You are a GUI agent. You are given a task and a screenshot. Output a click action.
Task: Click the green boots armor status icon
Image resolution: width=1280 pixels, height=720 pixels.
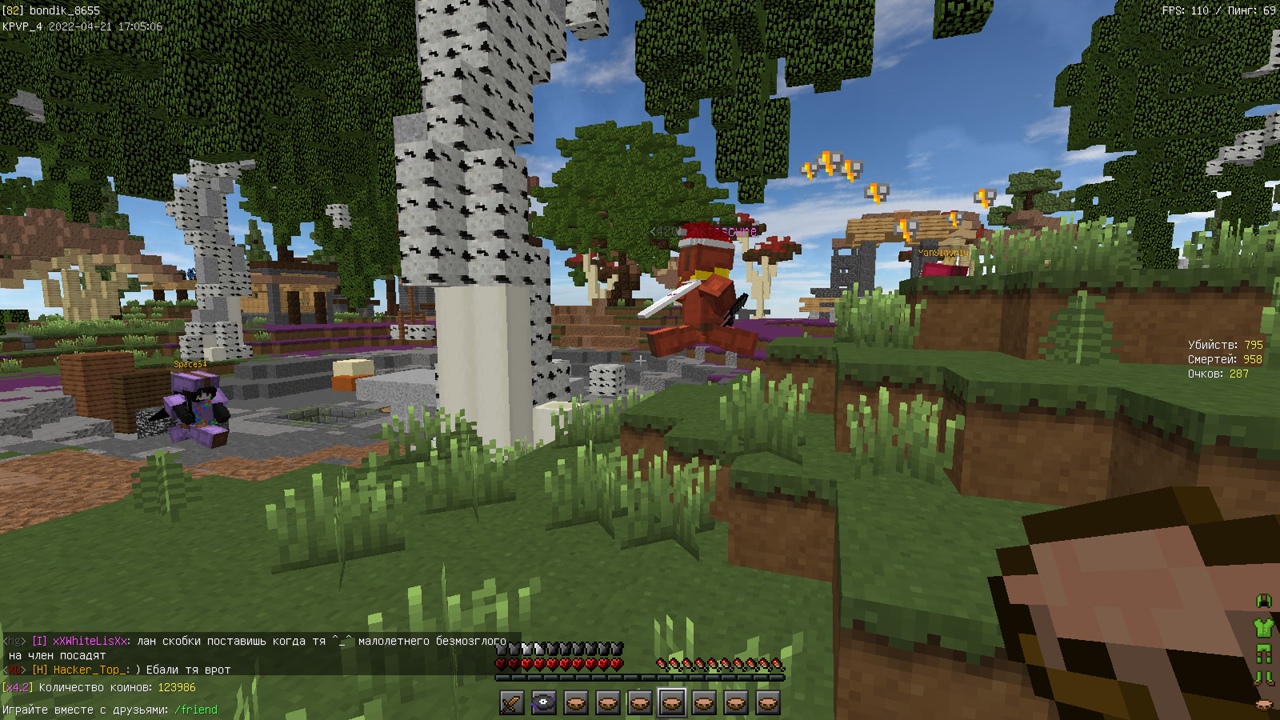1263,675
